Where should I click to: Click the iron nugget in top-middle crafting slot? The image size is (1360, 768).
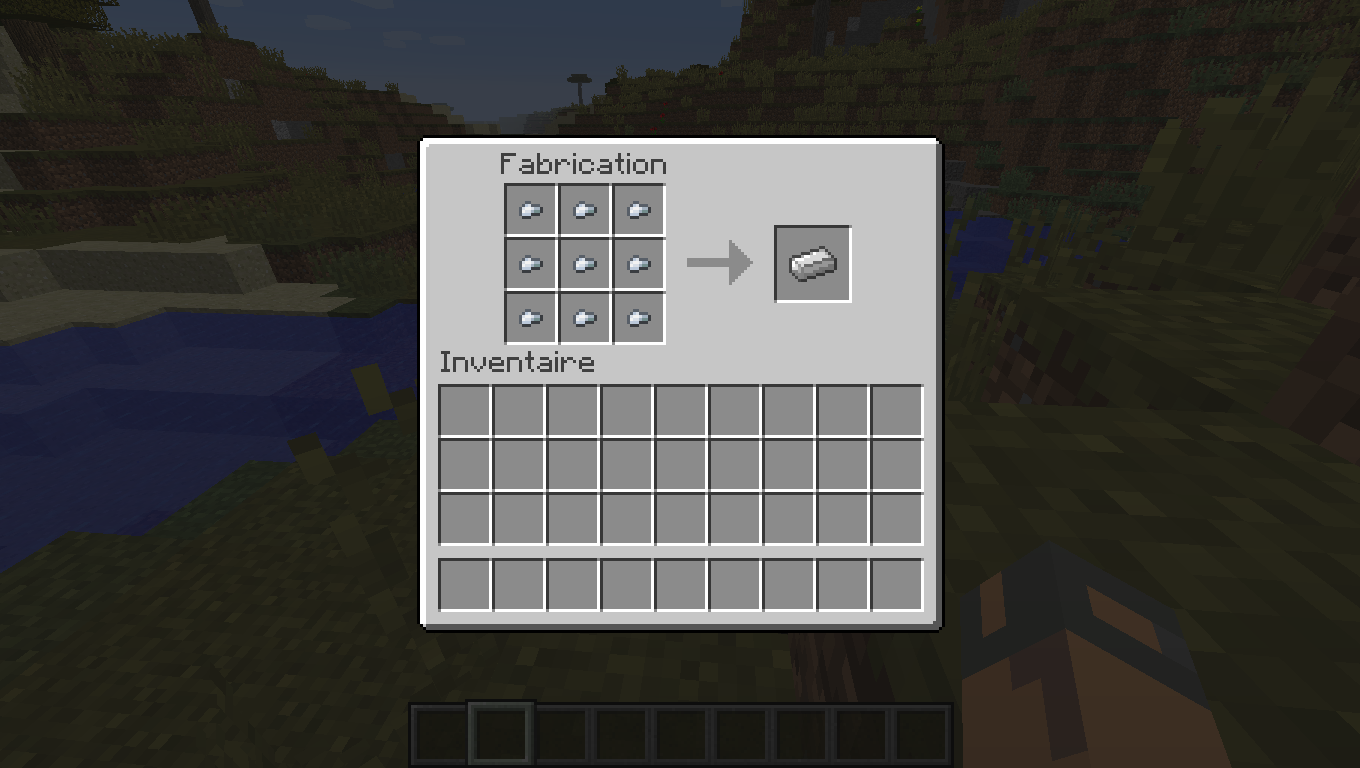point(585,210)
